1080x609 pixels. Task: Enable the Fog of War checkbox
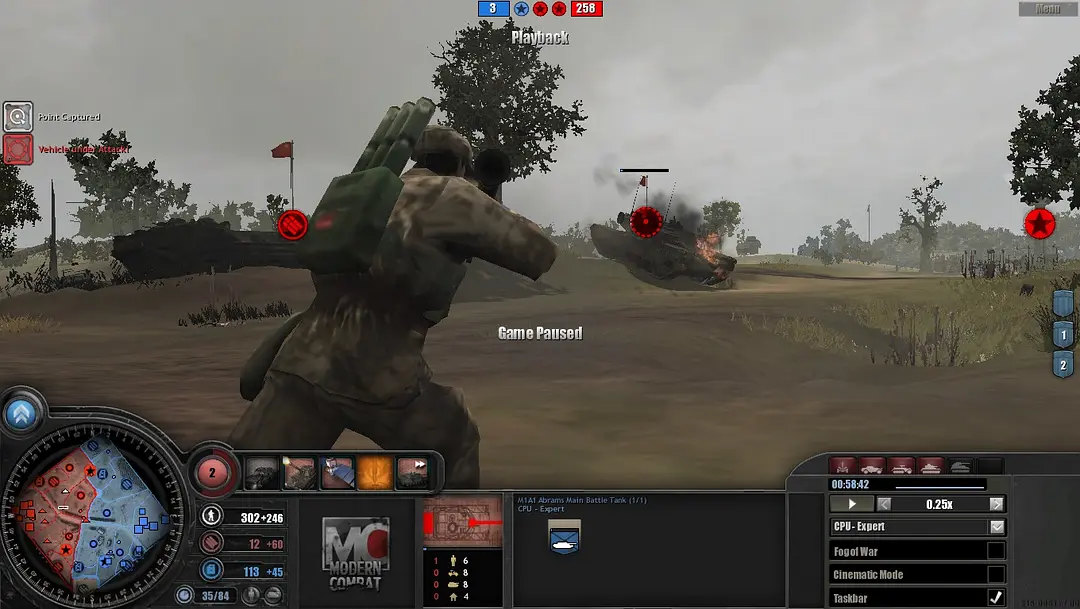tap(996, 551)
